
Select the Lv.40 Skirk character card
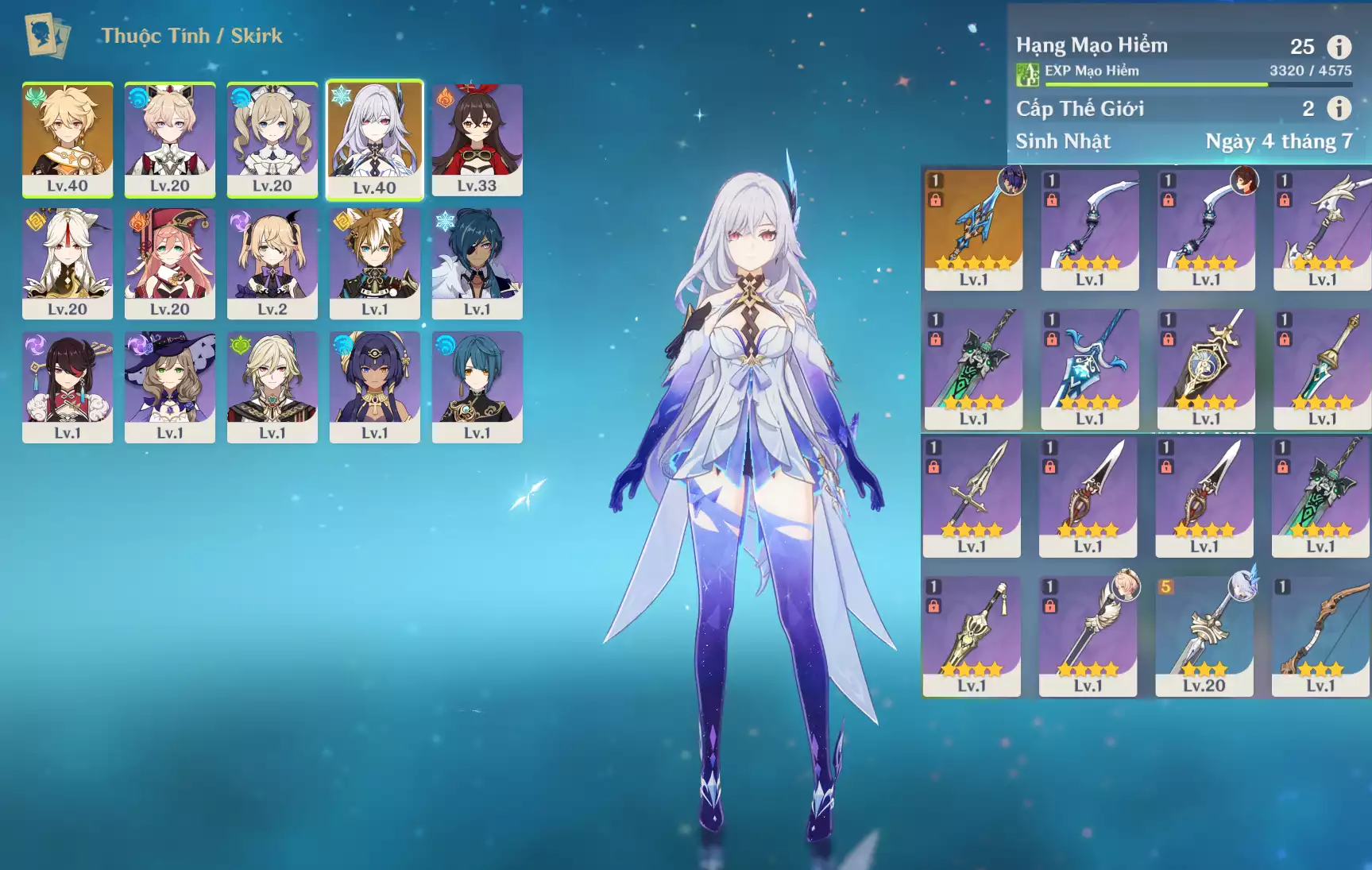[x=374, y=140]
